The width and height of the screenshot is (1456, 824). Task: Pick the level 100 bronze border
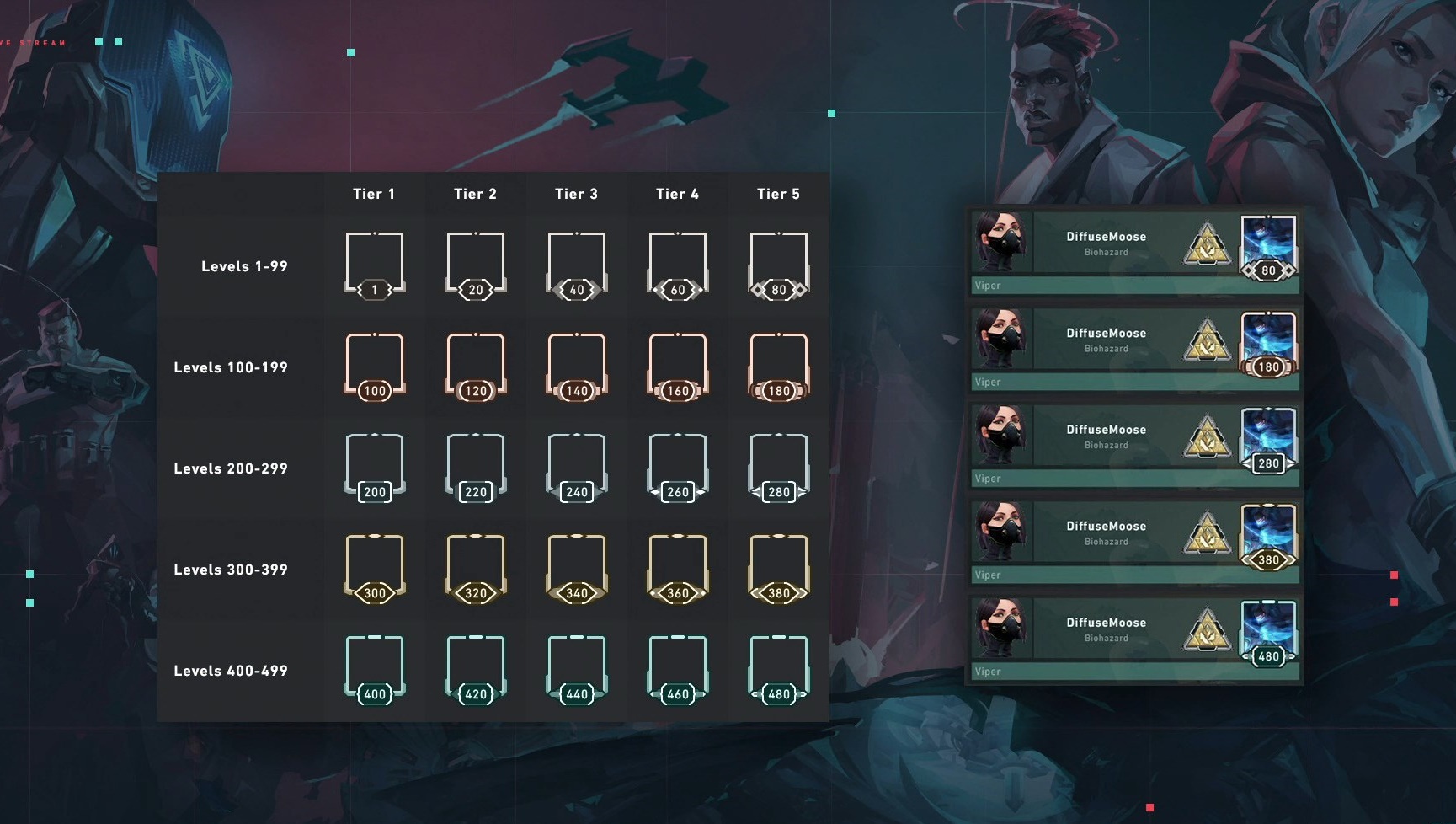tap(375, 366)
